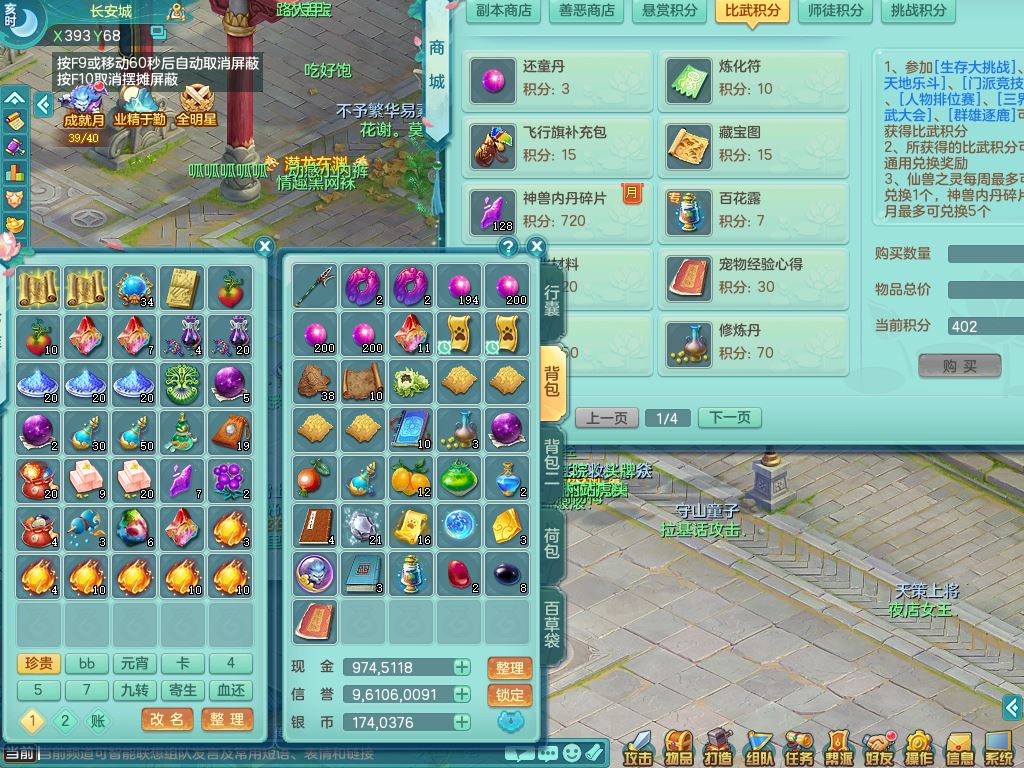
Task: Open the 善恶商店 shop tab
Action: coord(586,12)
